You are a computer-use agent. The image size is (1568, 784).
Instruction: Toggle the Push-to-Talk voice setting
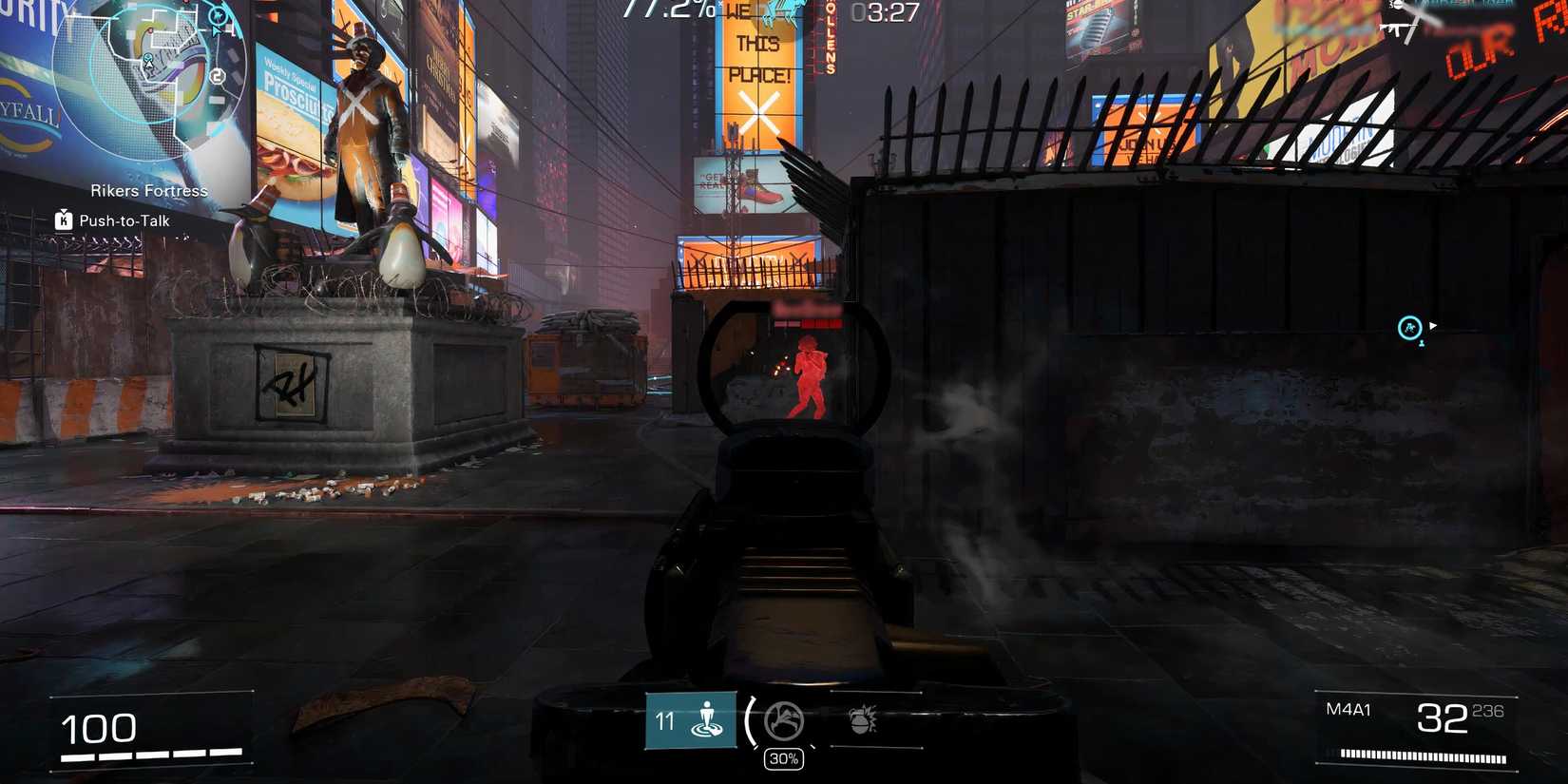[x=124, y=220]
